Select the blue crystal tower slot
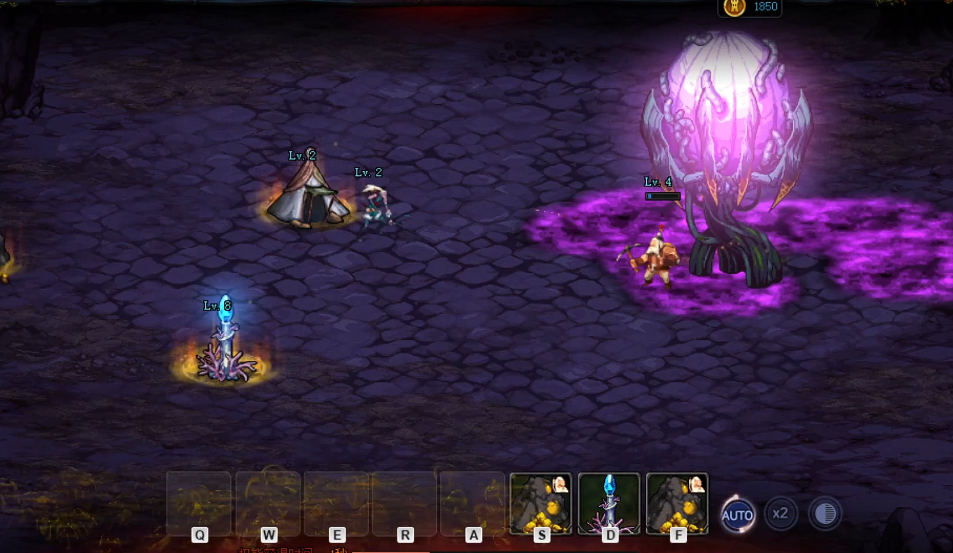This screenshot has width=953, height=553. [609, 503]
